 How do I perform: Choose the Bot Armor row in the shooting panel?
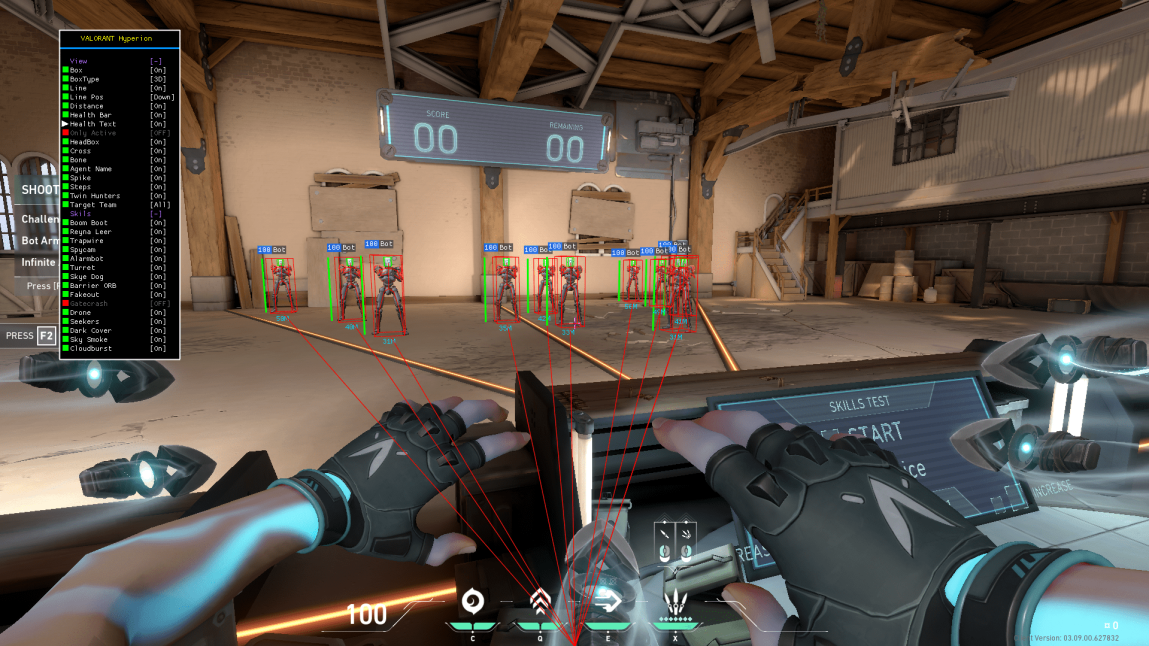point(40,241)
